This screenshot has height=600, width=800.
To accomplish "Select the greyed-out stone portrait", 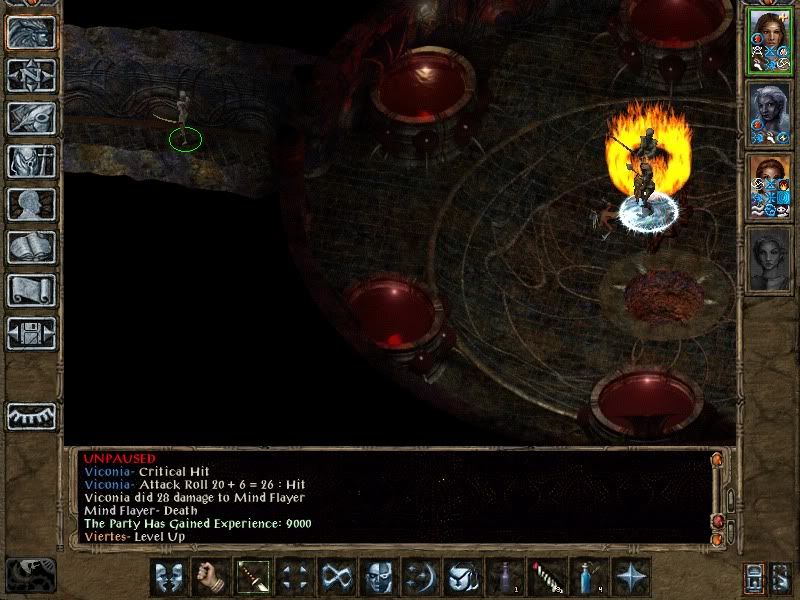I will pyautogui.click(x=769, y=259).
